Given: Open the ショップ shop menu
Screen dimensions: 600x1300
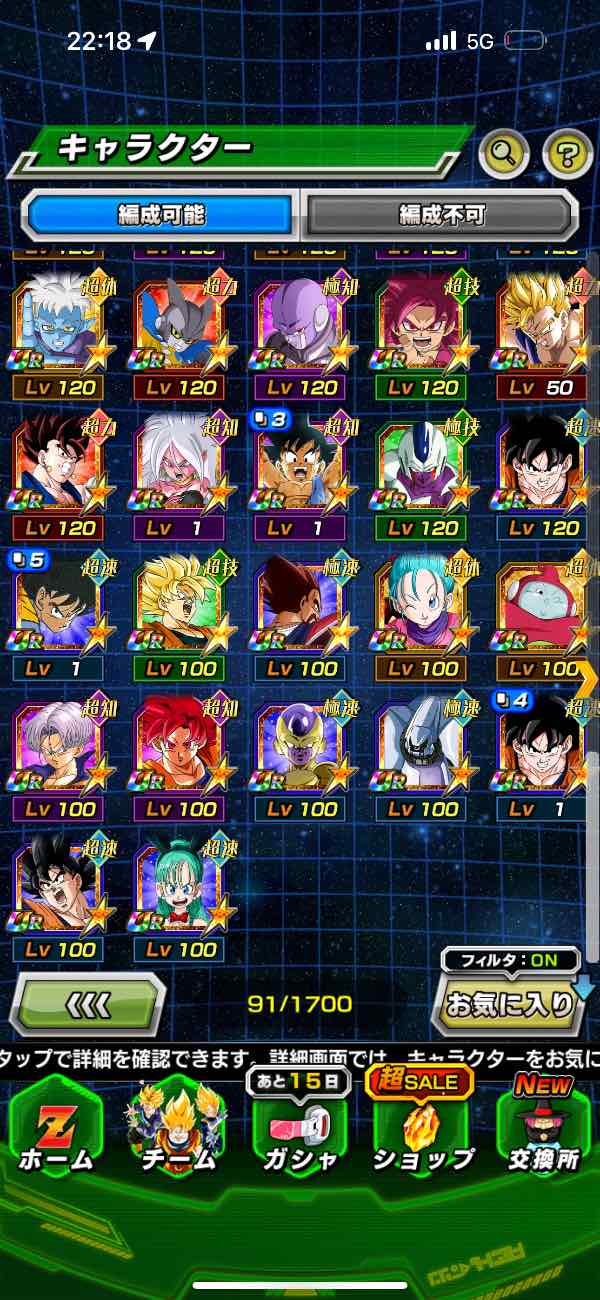Looking at the screenshot, I should coord(423,1125).
